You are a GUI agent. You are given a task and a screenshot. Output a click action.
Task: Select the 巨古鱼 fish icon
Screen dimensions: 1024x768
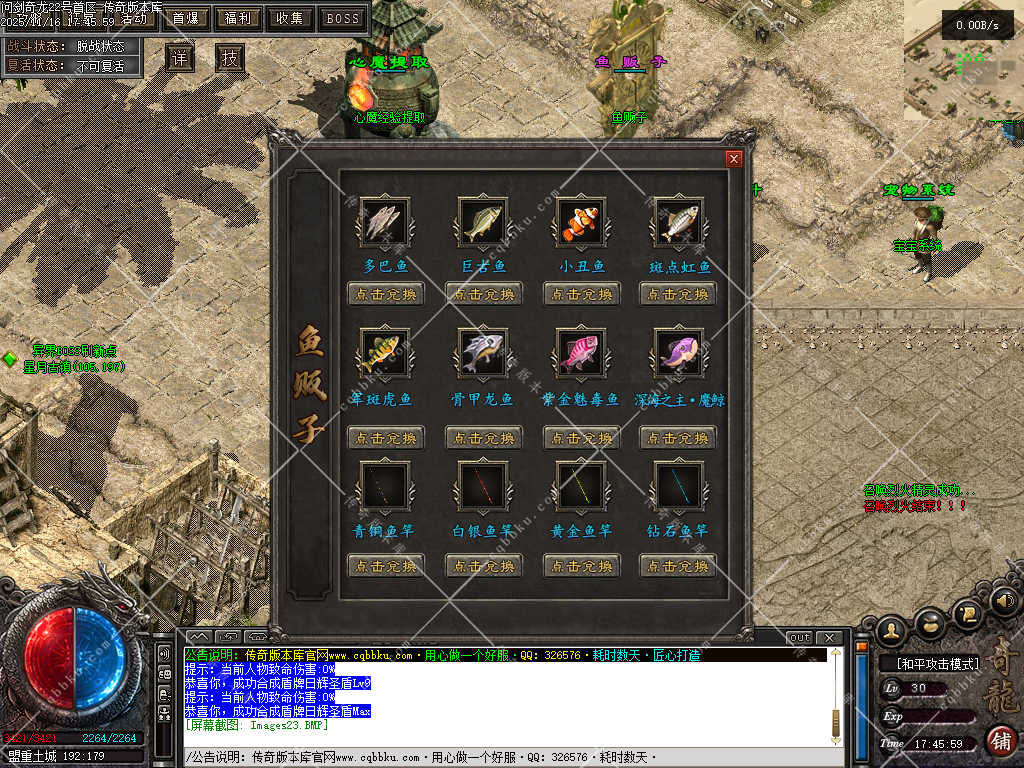[483, 222]
